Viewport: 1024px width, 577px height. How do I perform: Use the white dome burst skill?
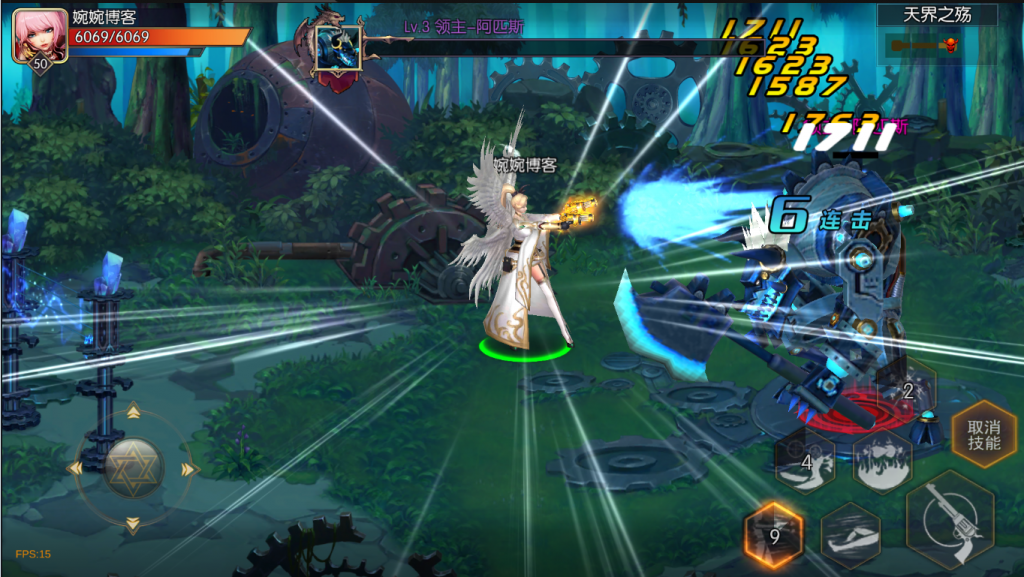[882, 463]
